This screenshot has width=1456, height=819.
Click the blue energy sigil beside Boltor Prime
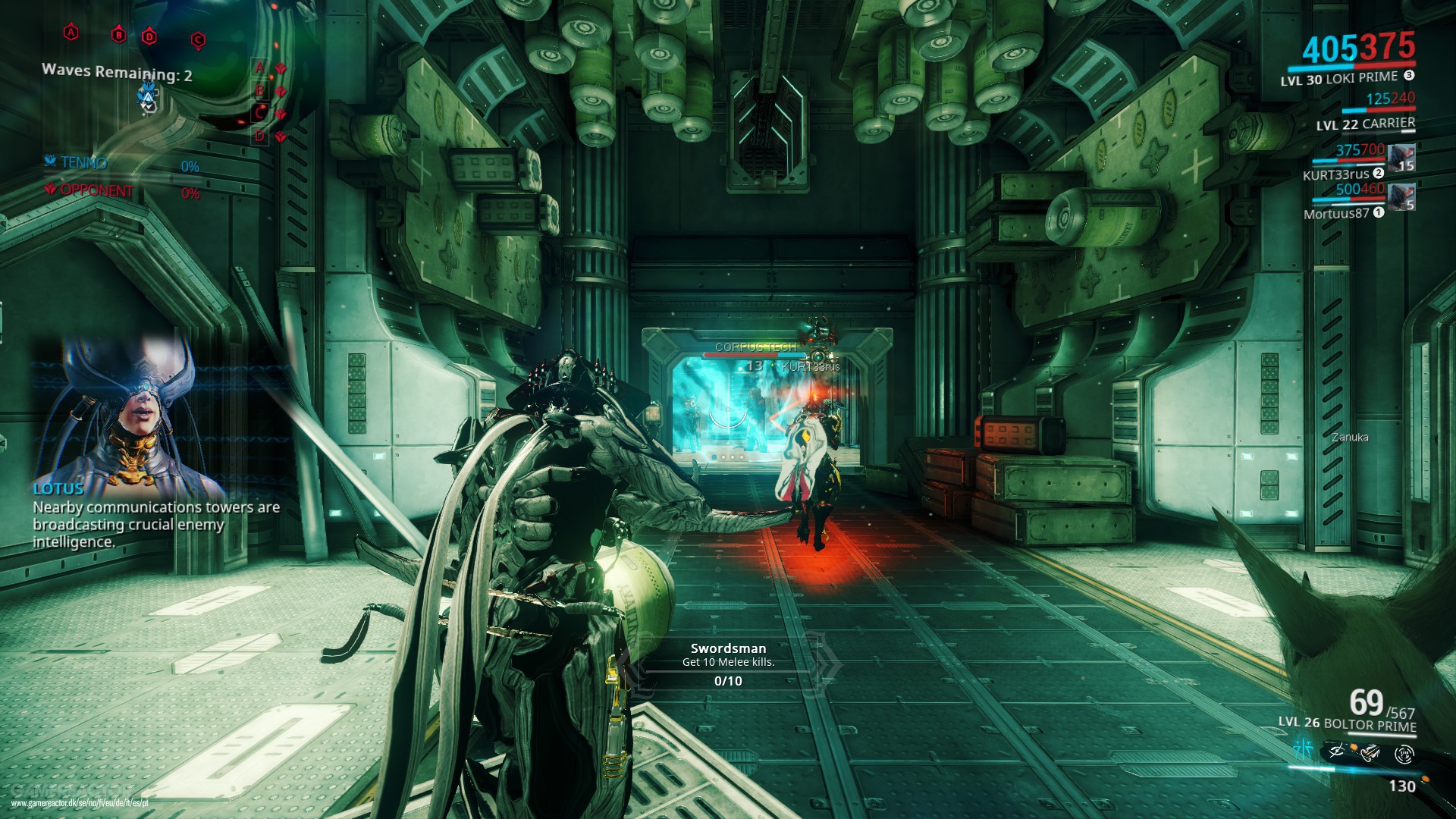[x=1303, y=750]
